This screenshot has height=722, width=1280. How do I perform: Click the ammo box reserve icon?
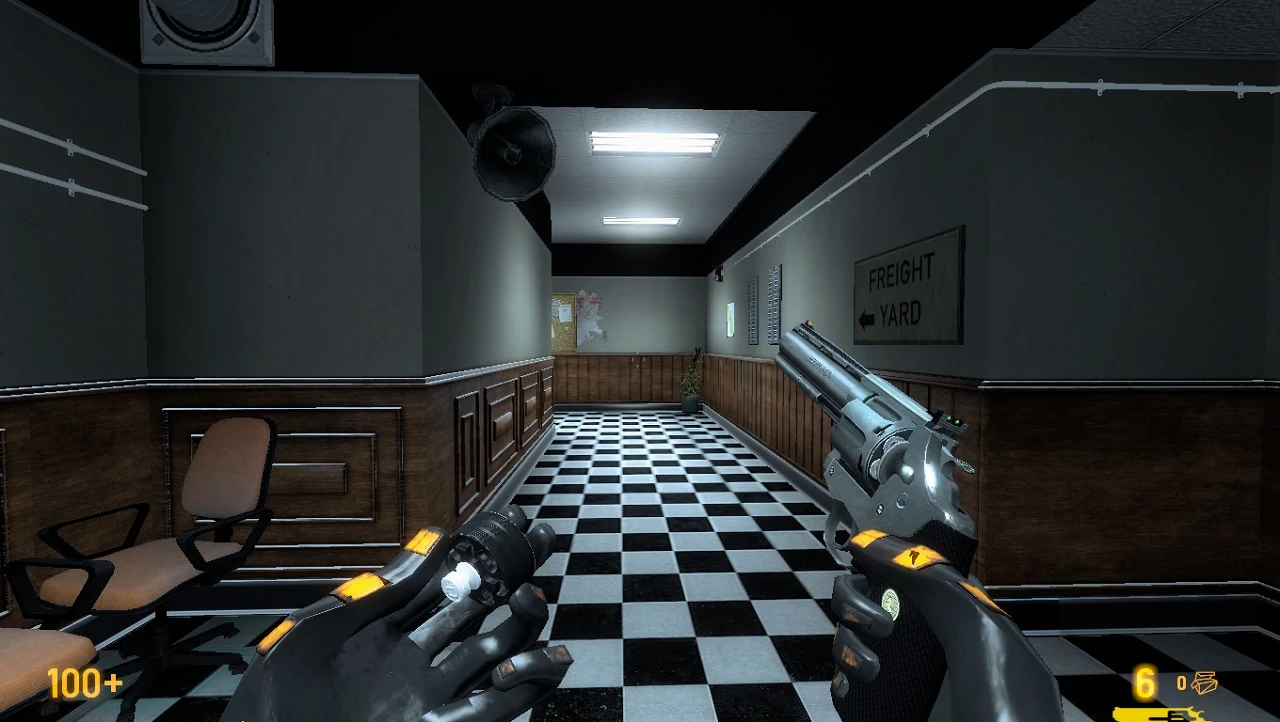pyautogui.click(x=1205, y=680)
